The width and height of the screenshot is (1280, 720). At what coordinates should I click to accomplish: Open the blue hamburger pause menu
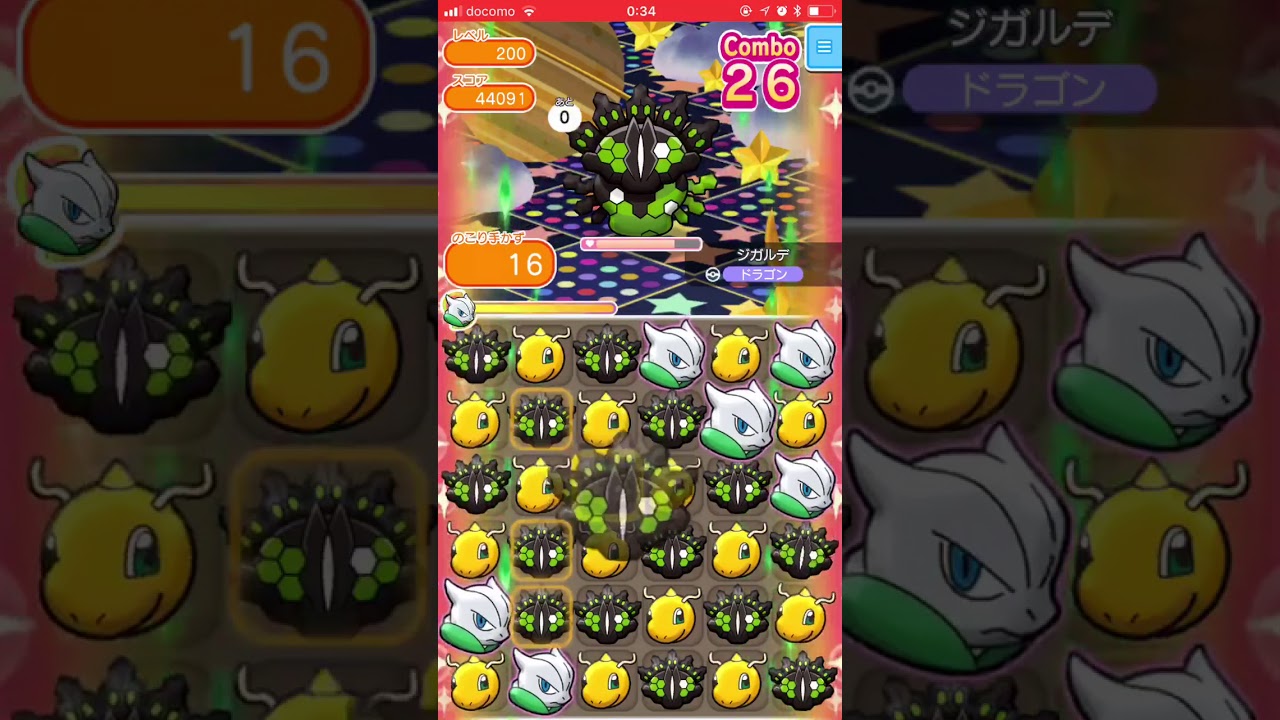[823, 47]
